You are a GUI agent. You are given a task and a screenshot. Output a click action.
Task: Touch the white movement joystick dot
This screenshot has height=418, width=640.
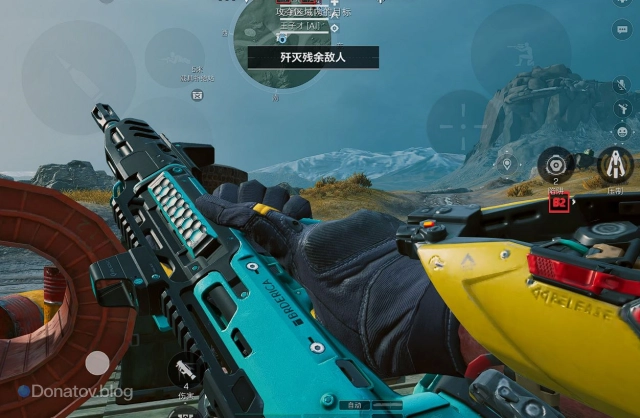pyautogui.click(x=97, y=362)
